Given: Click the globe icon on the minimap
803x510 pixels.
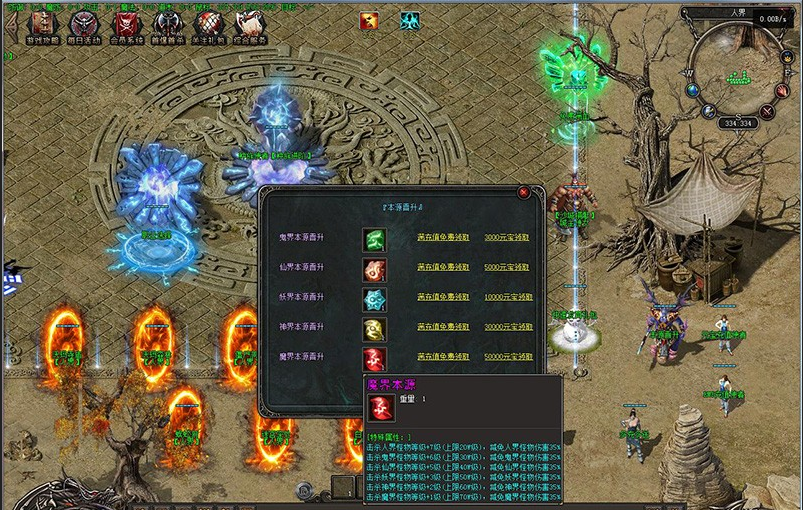Looking at the screenshot, I should [x=692, y=89].
